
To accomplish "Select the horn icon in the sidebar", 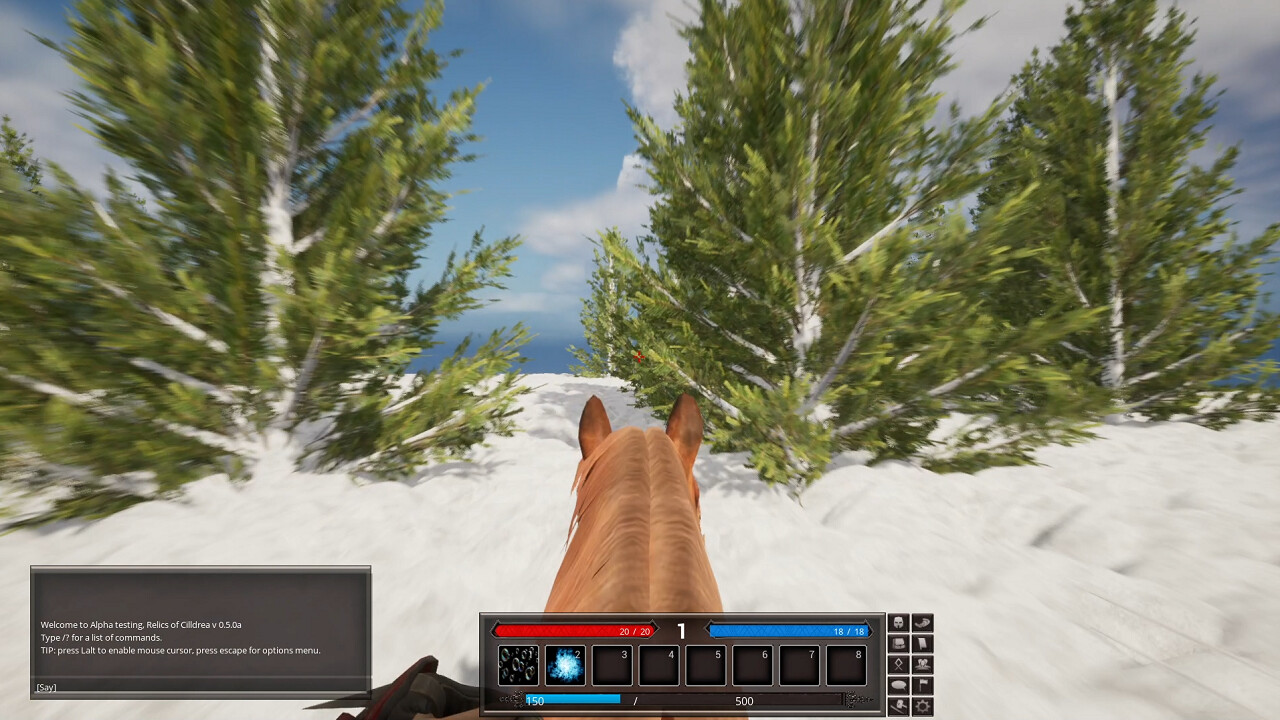I will pos(923,622).
